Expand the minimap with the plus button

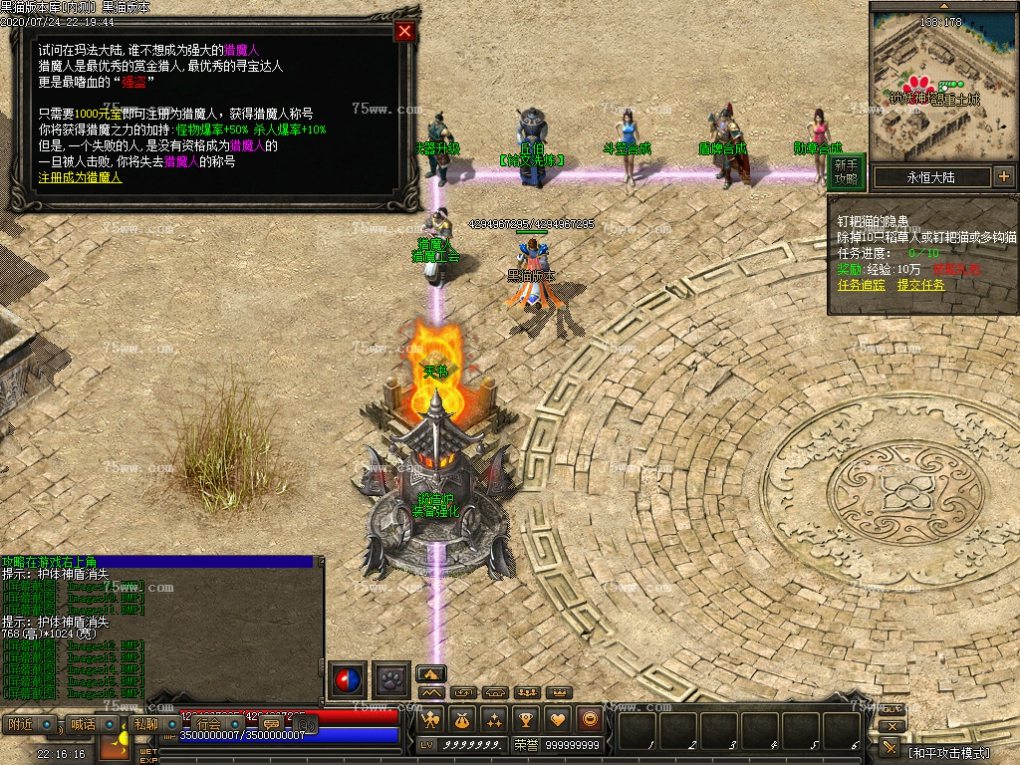click(x=1003, y=177)
